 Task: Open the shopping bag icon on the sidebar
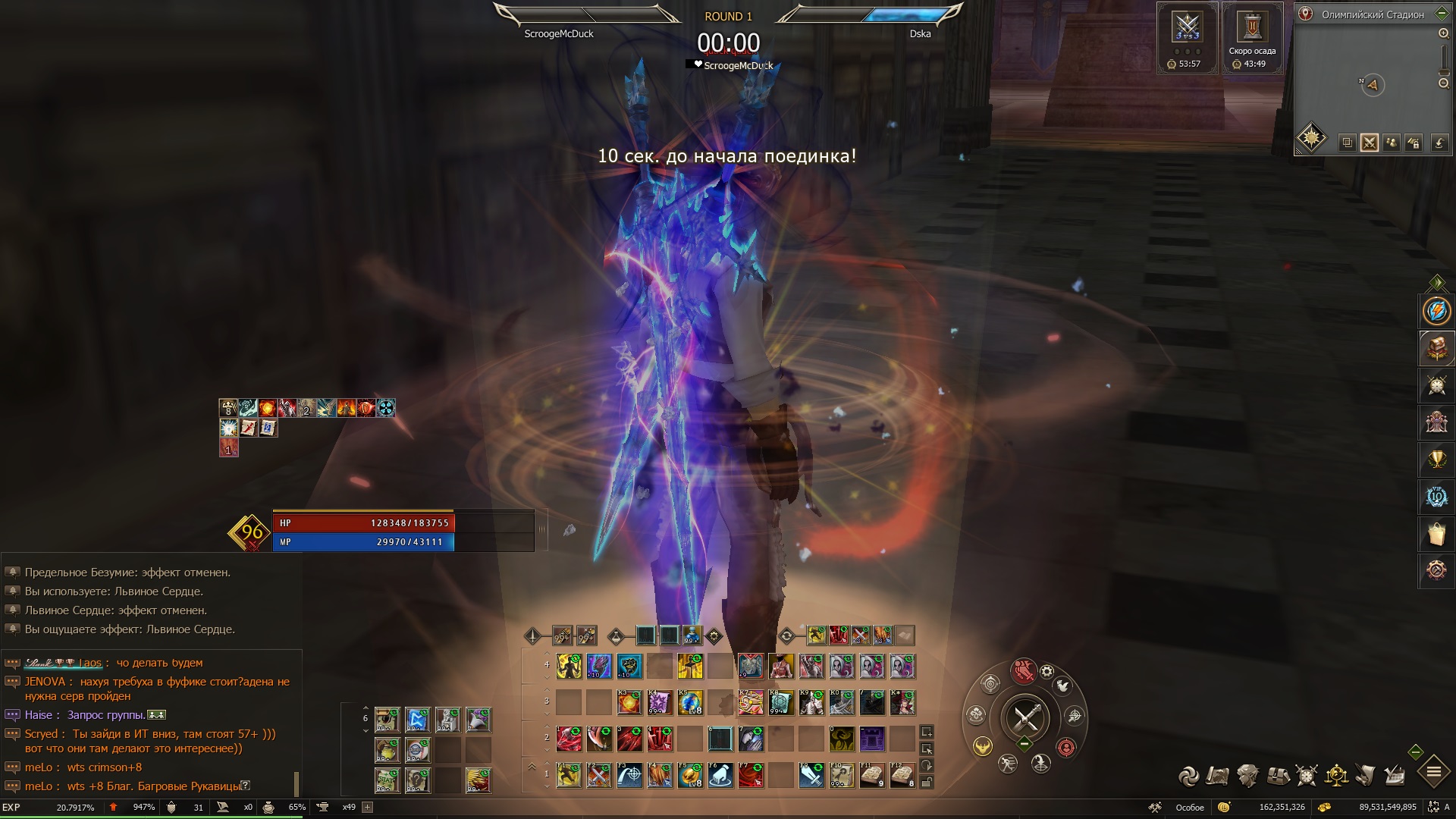pyautogui.click(x=1436, y=534)
